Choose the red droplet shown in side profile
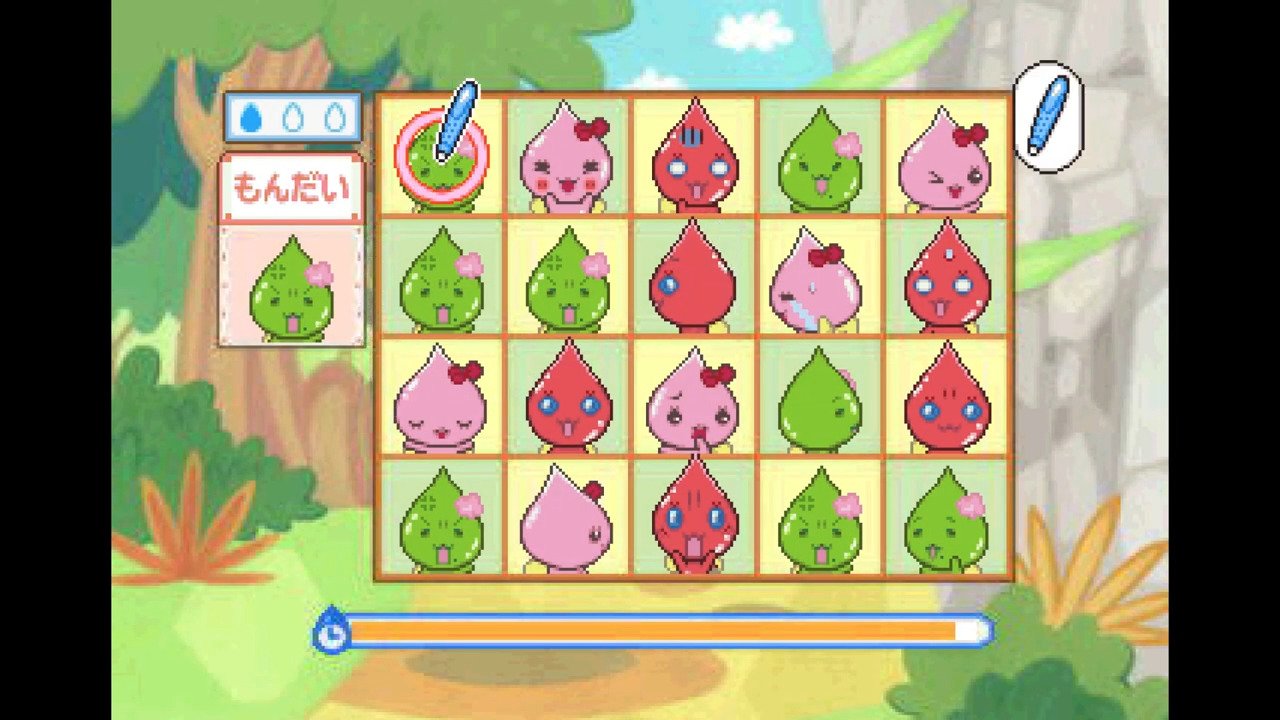Image resolution: width=1280 pixels, height=720 pixels. click(x=693, y=278)
